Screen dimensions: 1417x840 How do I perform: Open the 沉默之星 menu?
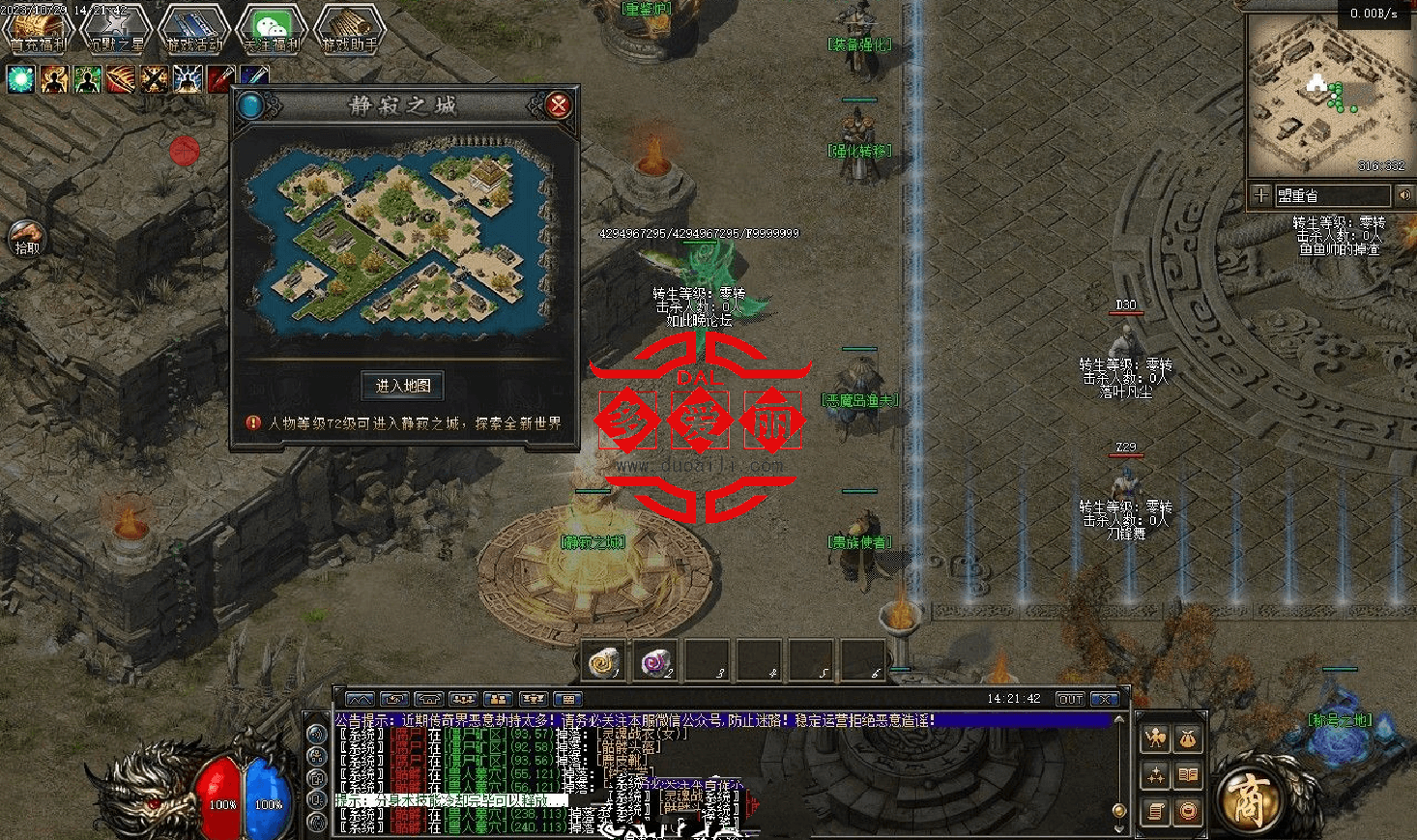pos(116,29)
